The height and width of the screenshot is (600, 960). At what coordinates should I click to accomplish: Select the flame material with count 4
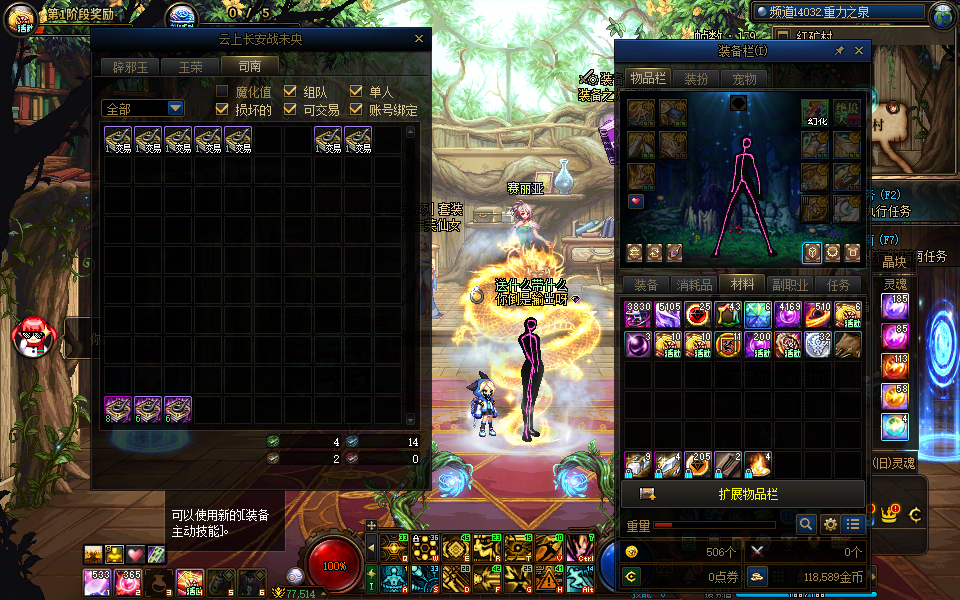pos(758,464)
